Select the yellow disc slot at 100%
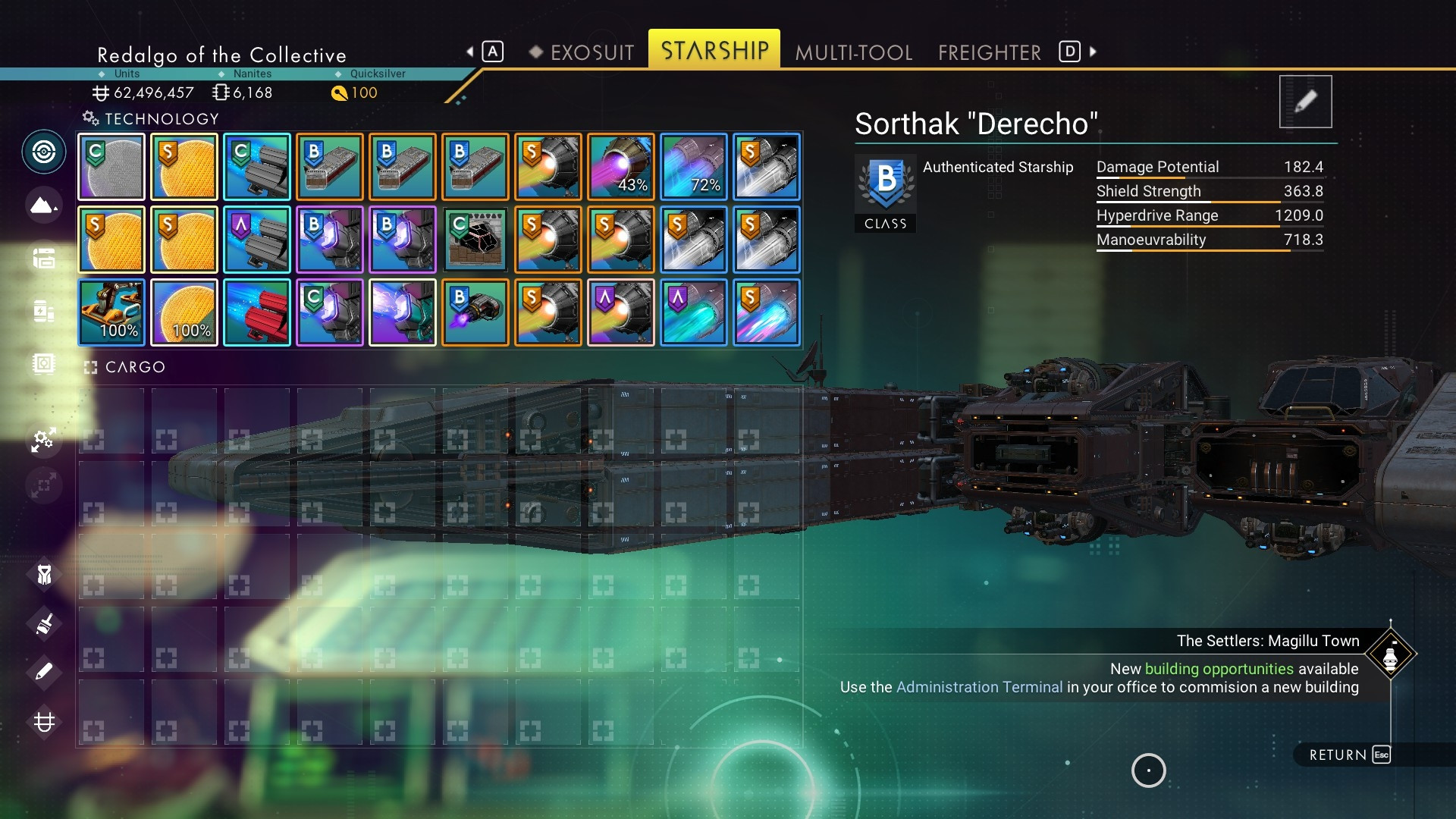Screen dimensions: 1456x819 (x=184, y=312)
